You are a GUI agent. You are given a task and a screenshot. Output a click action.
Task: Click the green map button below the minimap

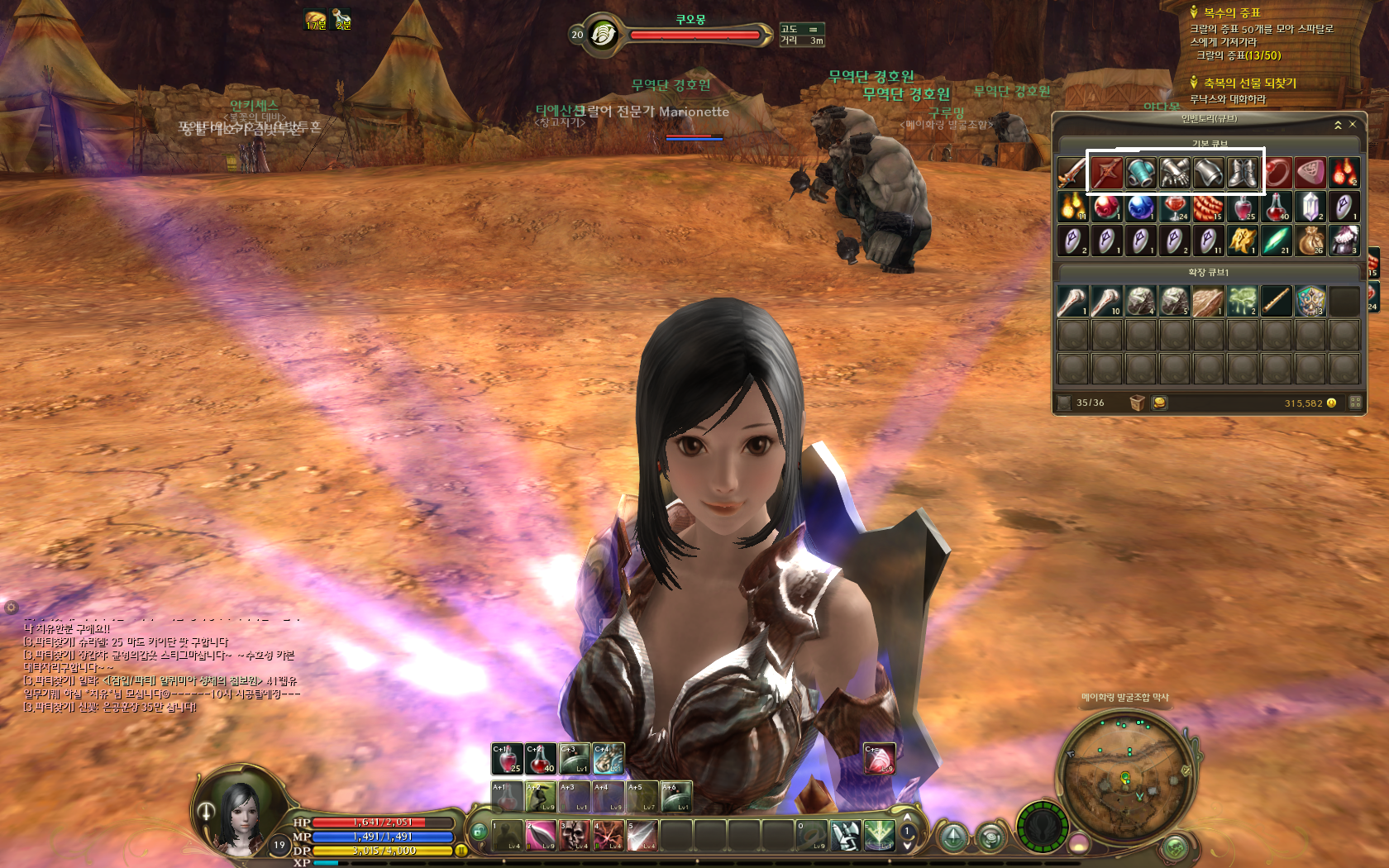[1175, 847]
